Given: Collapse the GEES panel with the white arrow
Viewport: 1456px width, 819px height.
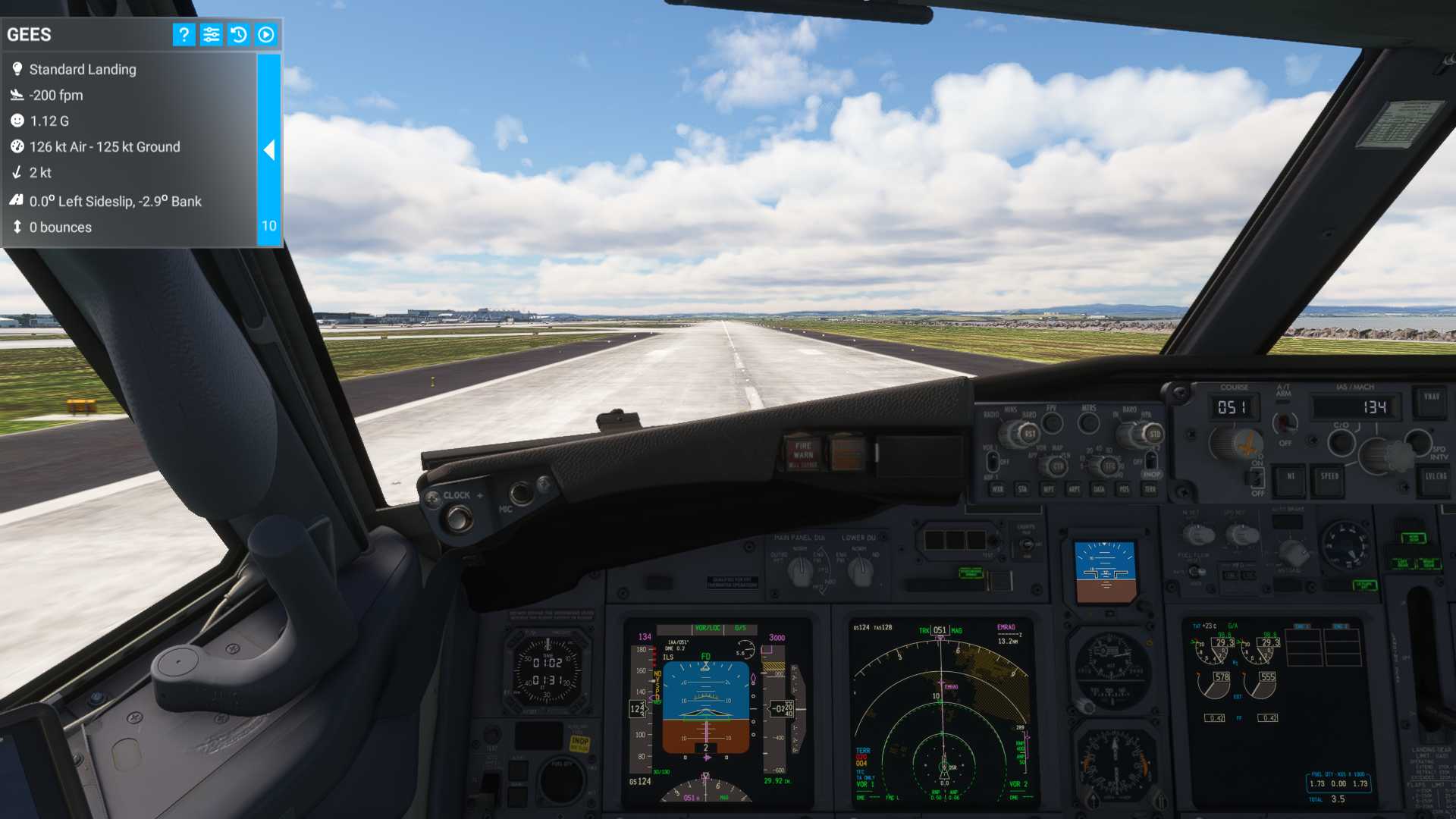Looking at the screenshot, I should pos(269,149).
